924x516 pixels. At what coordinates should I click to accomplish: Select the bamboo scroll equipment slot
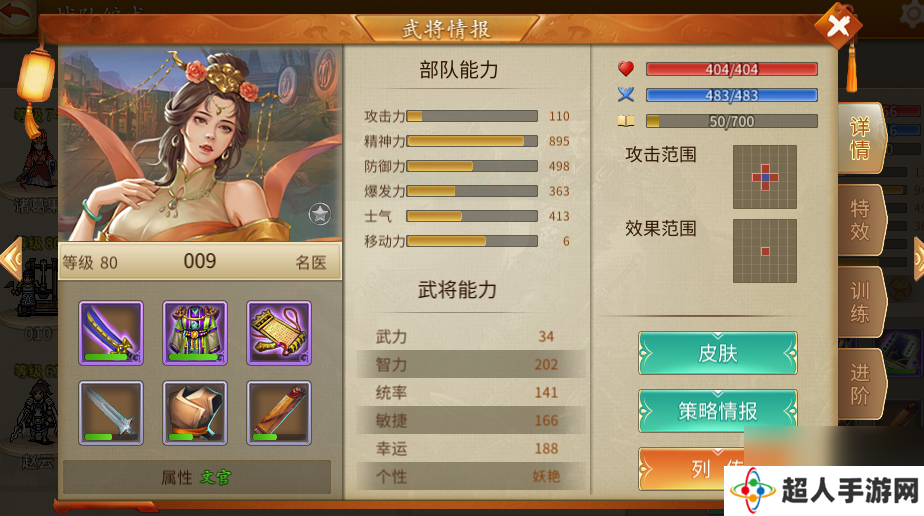pos(279,412)
